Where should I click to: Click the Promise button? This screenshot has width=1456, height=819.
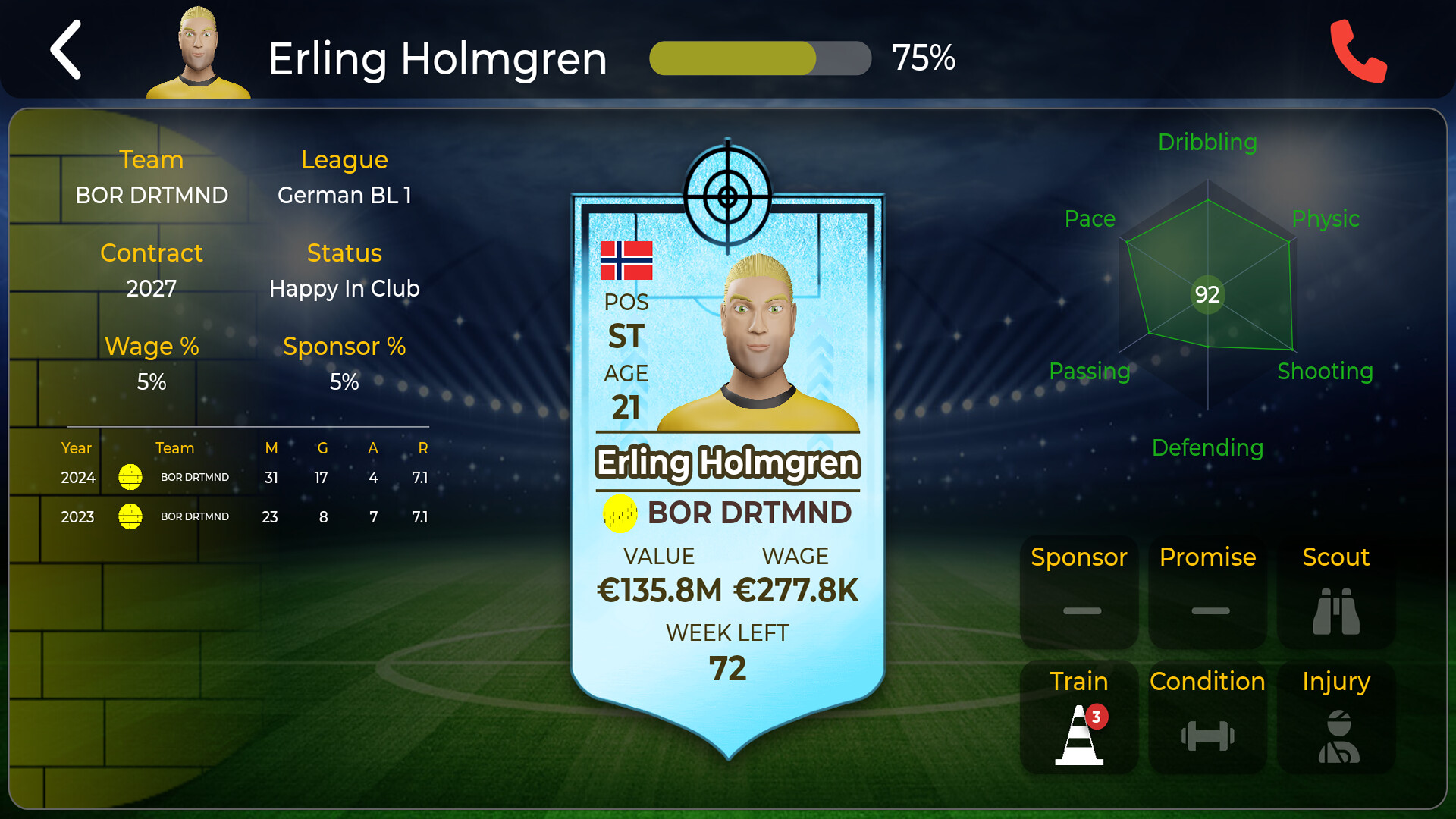pyautogui.click(x=1207, y=557)
